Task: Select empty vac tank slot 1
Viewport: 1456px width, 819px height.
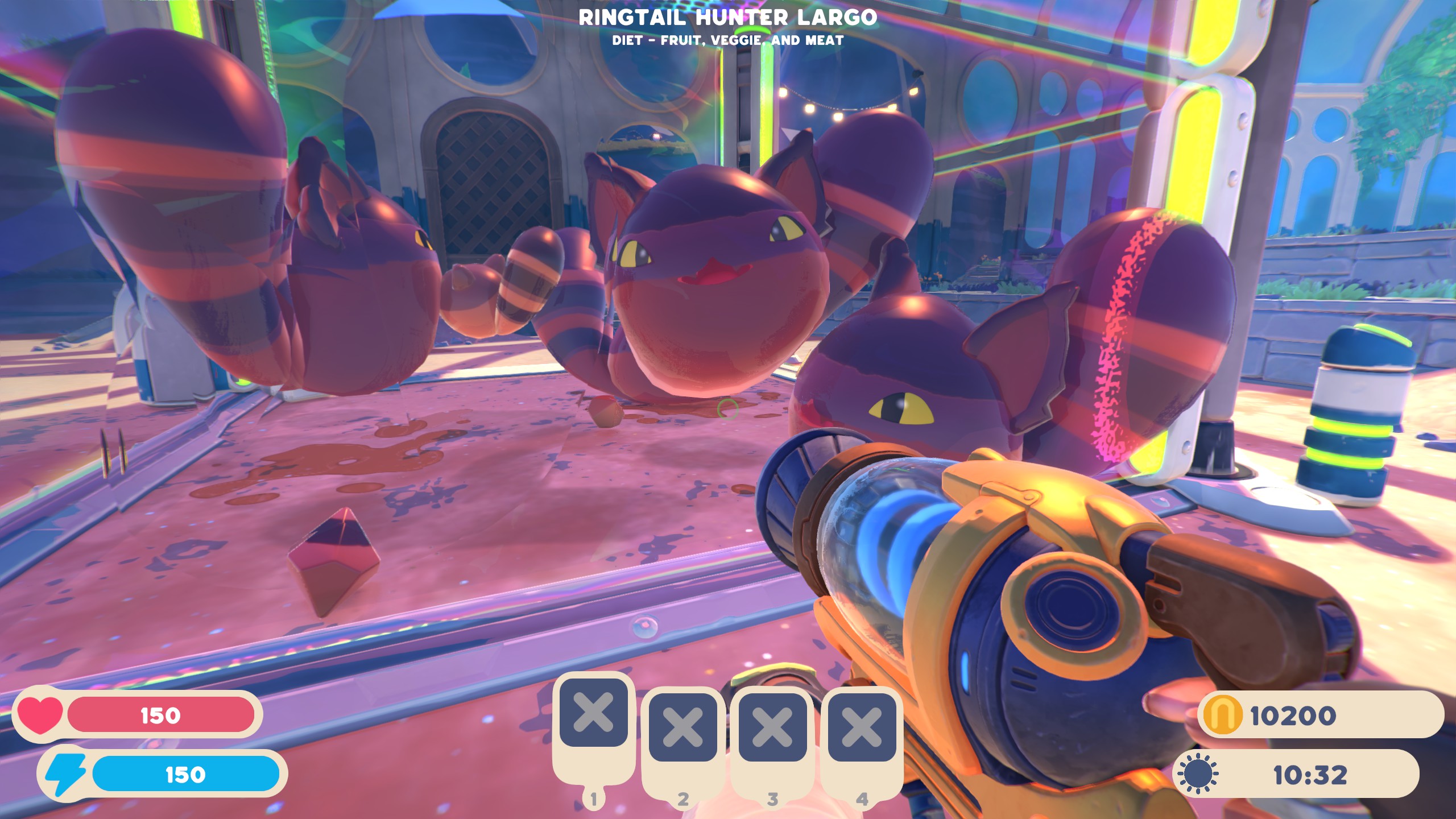Action: [593, 713]
